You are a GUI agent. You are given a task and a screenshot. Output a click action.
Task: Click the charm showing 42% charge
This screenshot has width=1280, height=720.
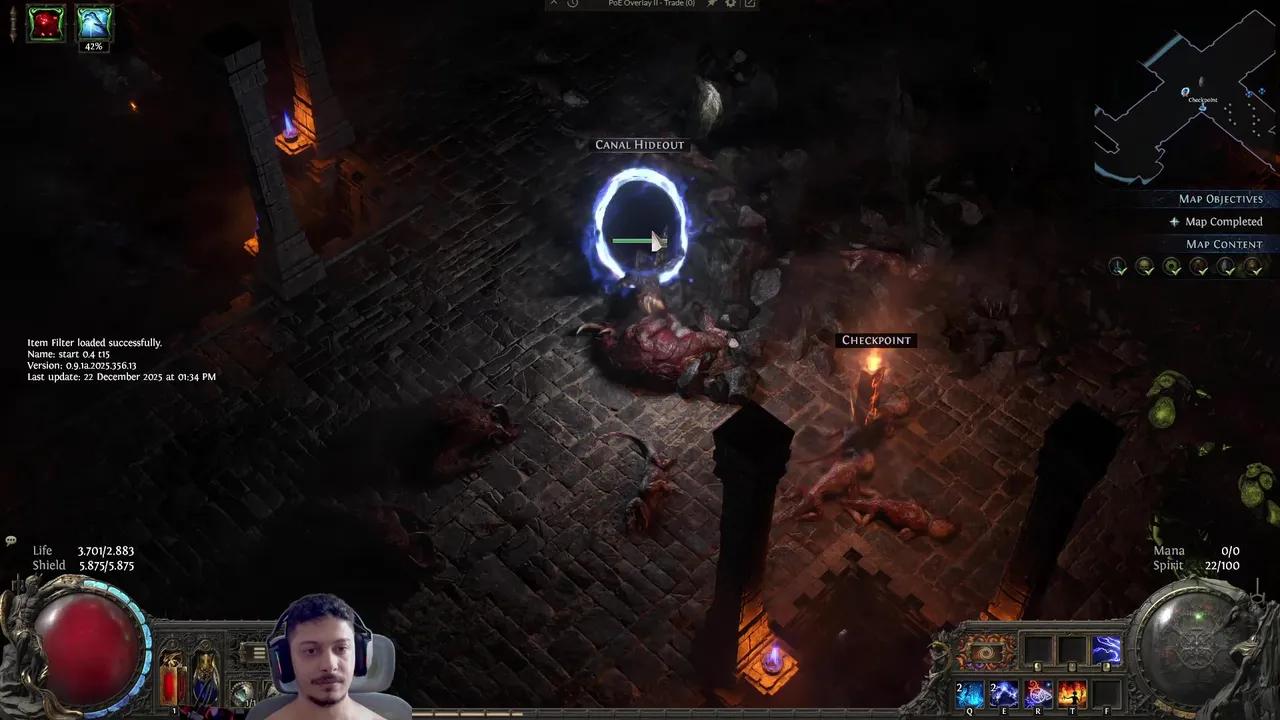(93, 25)
